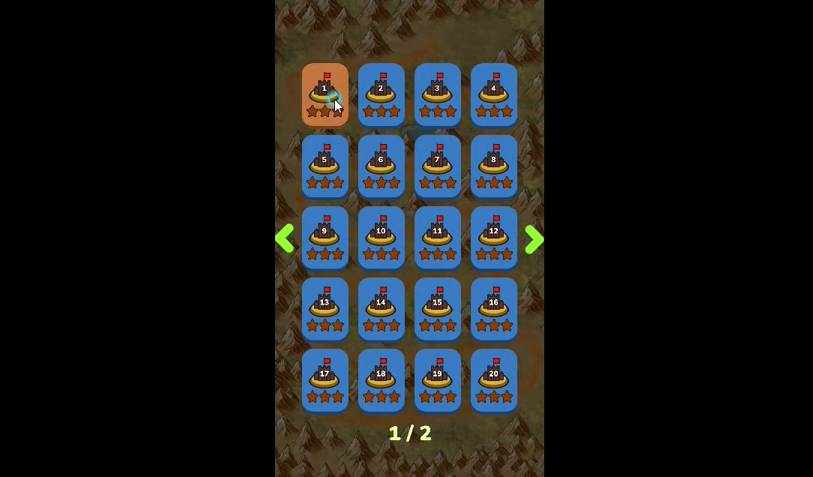Go to next level page with right arrow
The image size is (813, 477).
pyautogui.click(x=534, y=239)
